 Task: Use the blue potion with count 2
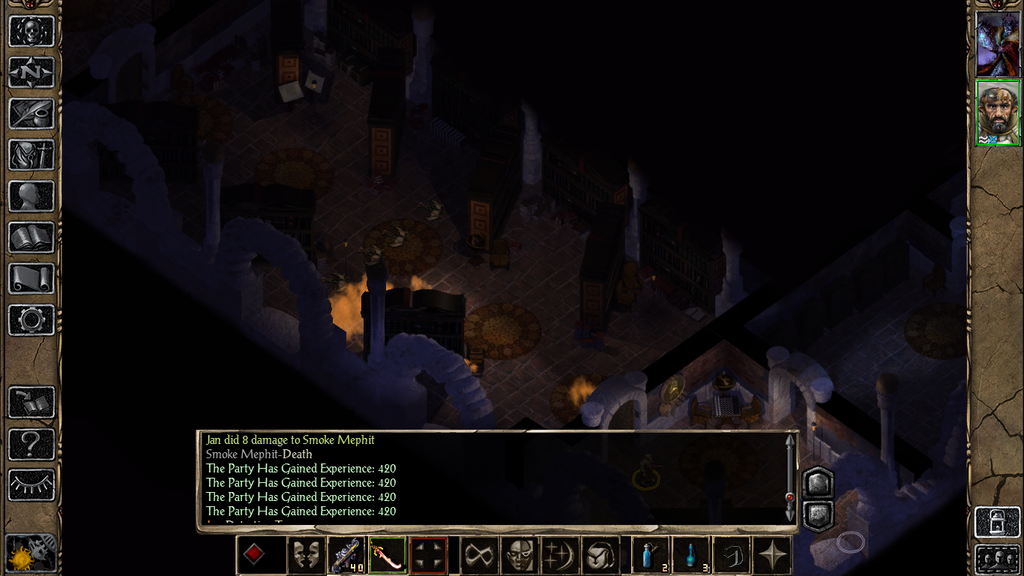pos(650,555)
